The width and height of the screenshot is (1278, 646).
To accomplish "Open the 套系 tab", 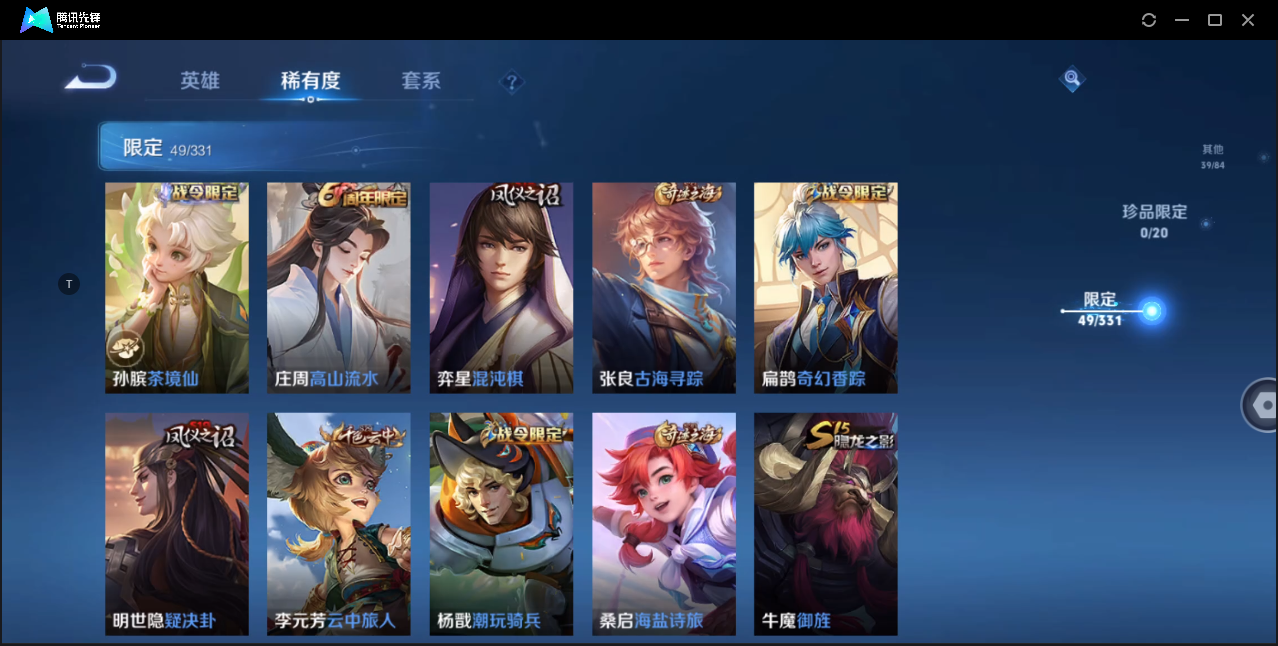I will (421, 81).
